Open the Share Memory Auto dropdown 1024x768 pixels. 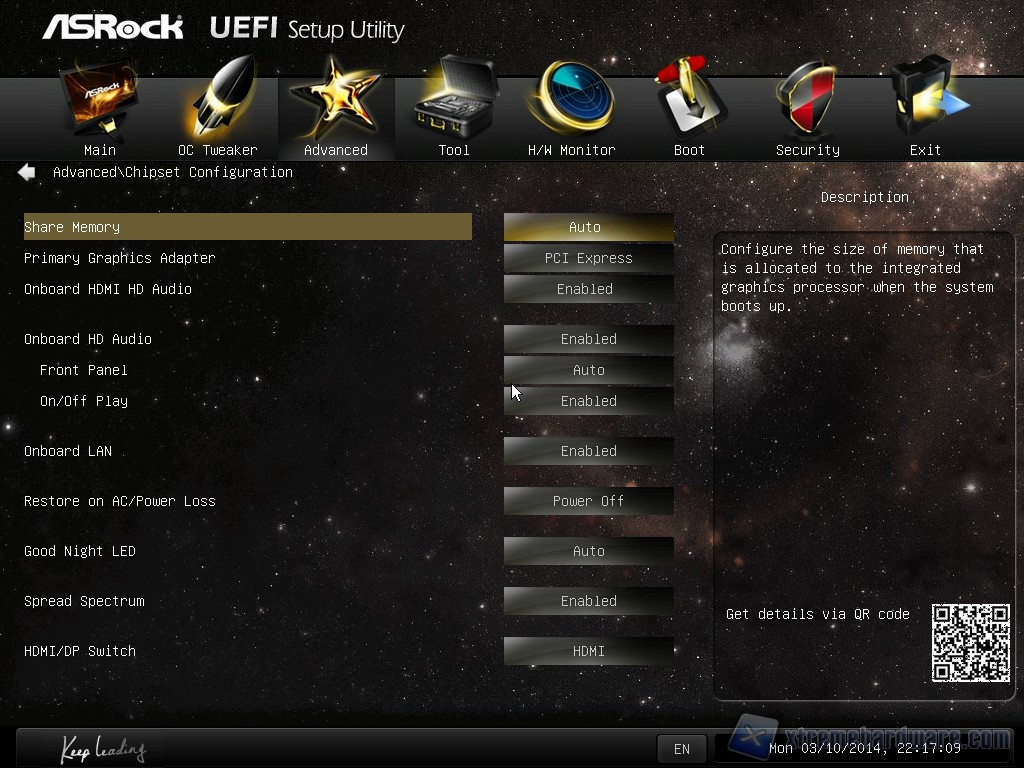coord(588,227)
